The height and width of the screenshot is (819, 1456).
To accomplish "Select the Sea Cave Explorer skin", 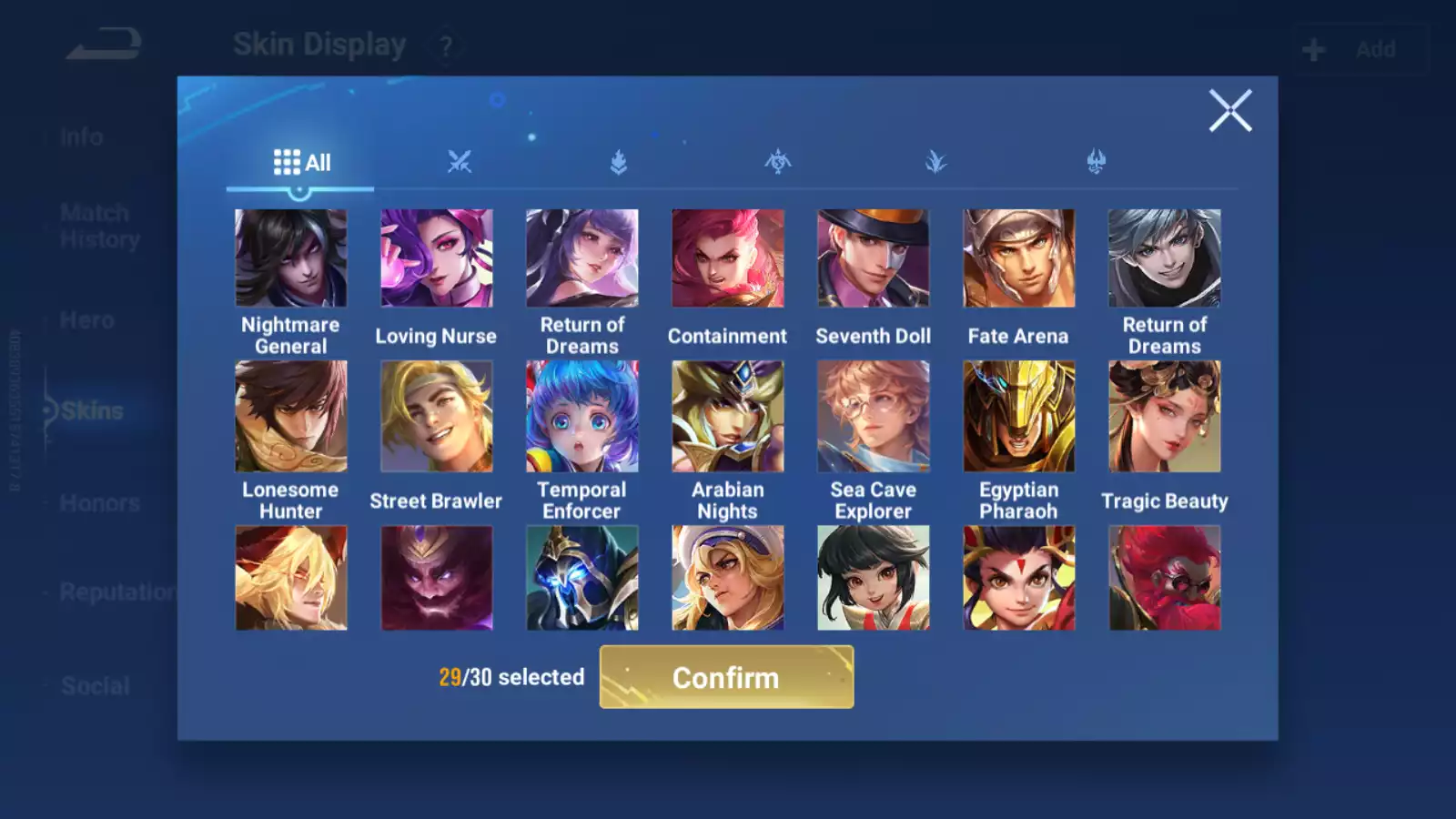I will tap(873, 417).
